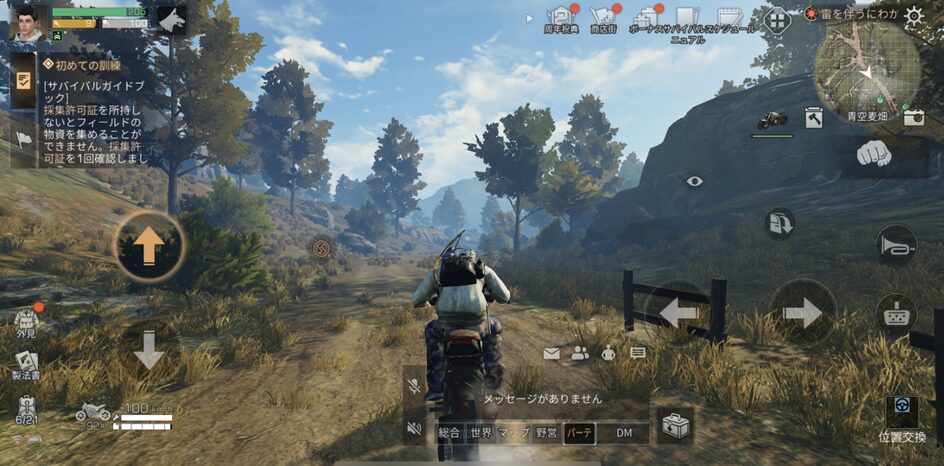Click the player portrait avatar
Image resolution: width=944 pixels, height=466 pixels.
click(x=28, y=21)
